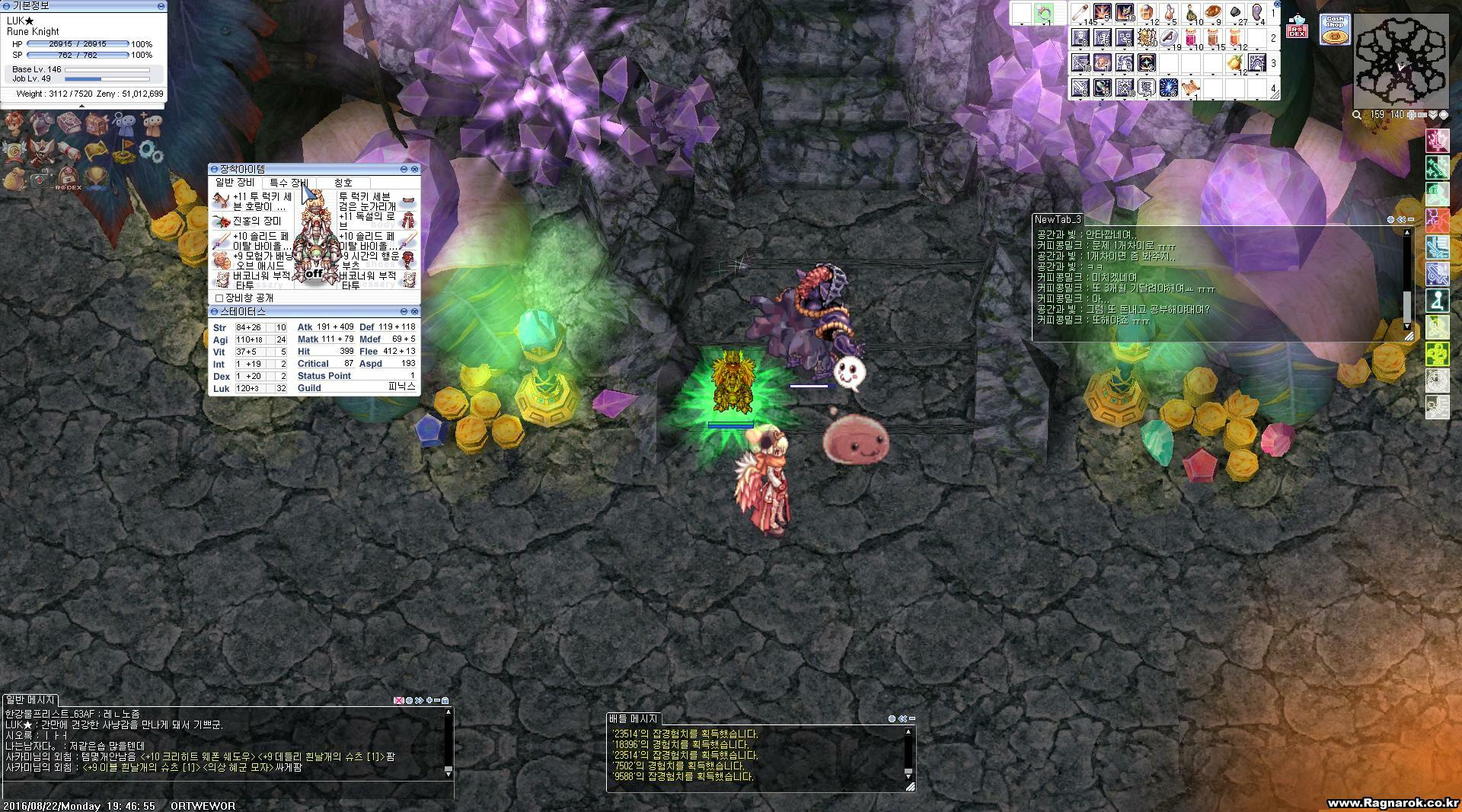The width and height of the screenshot is (1462, 812).
Task: Close the status window
Action: tap(415, 311)
